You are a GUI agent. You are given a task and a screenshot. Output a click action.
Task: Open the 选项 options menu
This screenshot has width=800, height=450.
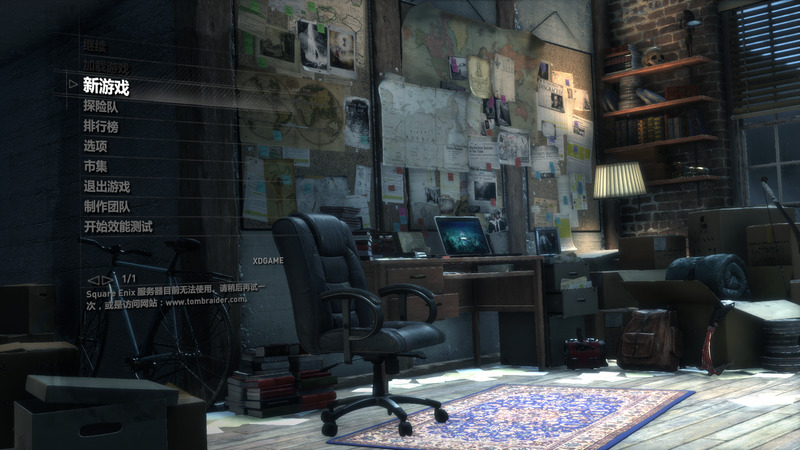95,146
